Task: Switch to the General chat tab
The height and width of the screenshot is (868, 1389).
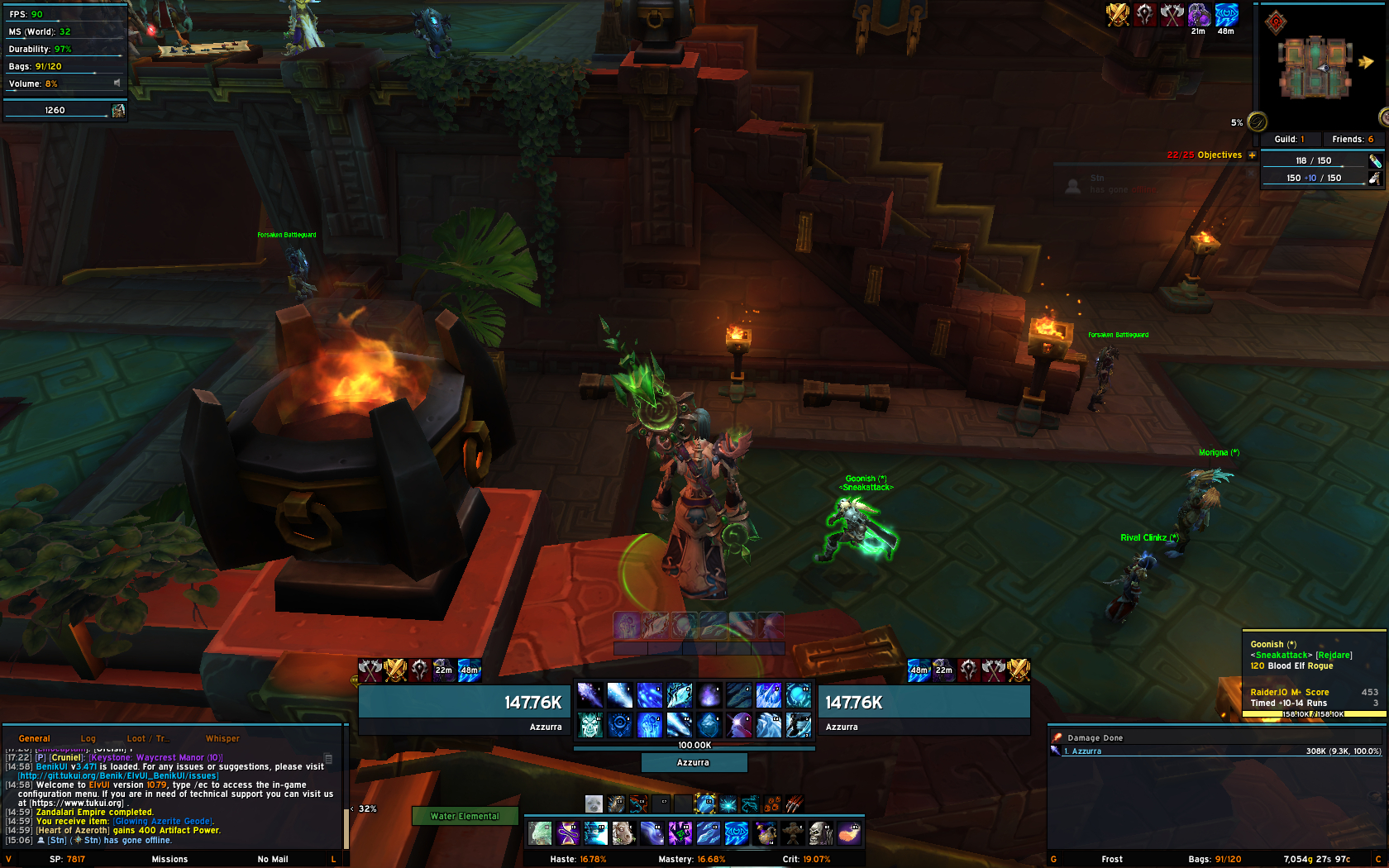Action: 34,738
